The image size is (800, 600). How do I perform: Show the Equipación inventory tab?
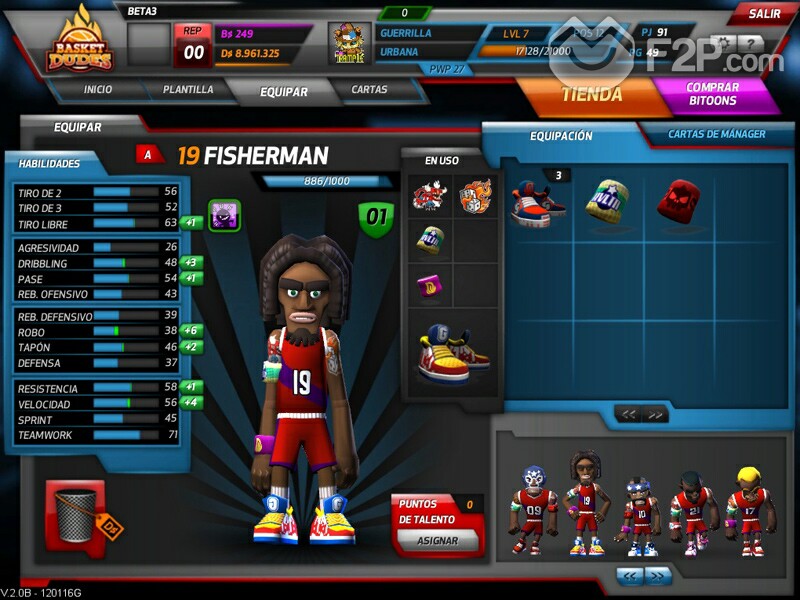(561, 136)
